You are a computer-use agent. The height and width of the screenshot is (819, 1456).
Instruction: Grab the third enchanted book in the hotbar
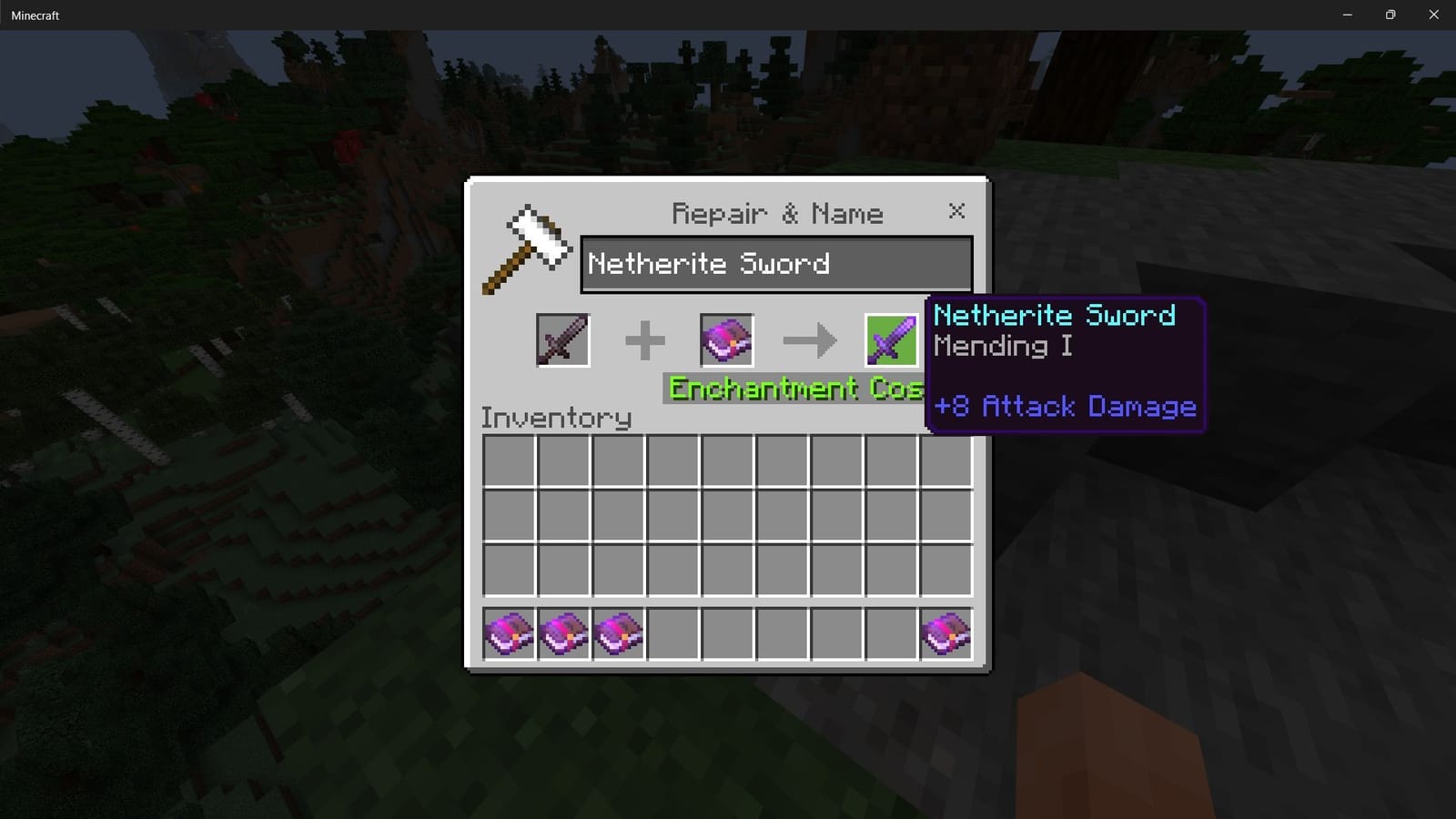(x=616, y=634)
